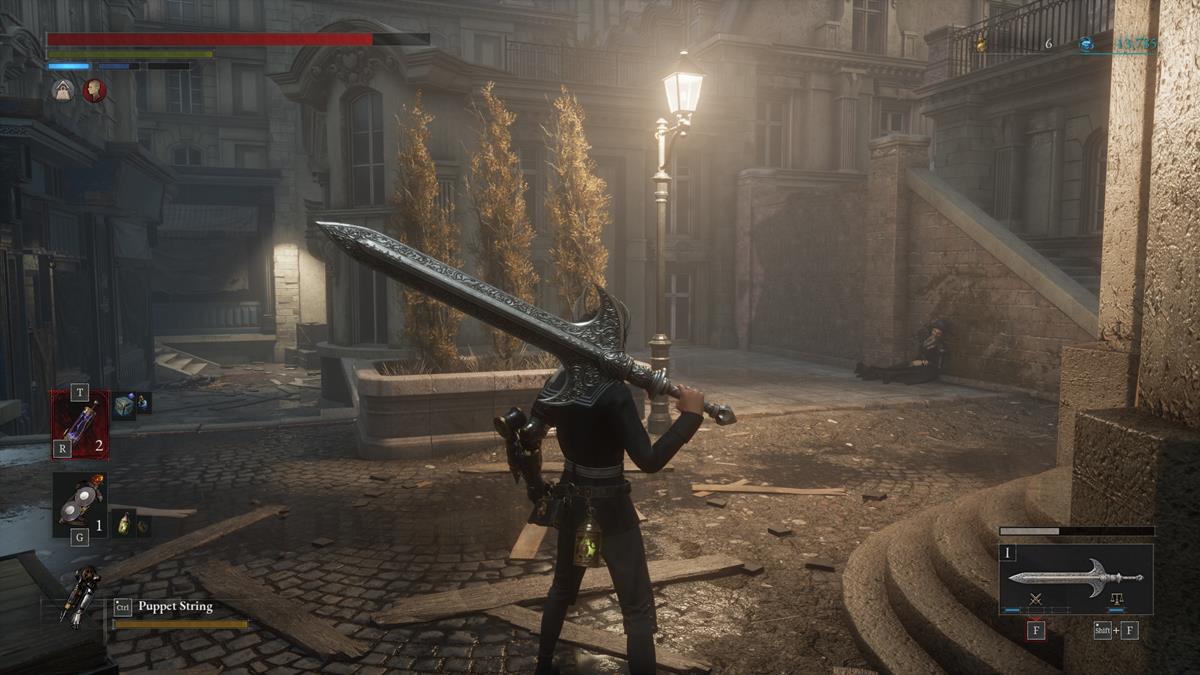
Task: Click the balance scales fable art icon
Action: click(1116, 598)
